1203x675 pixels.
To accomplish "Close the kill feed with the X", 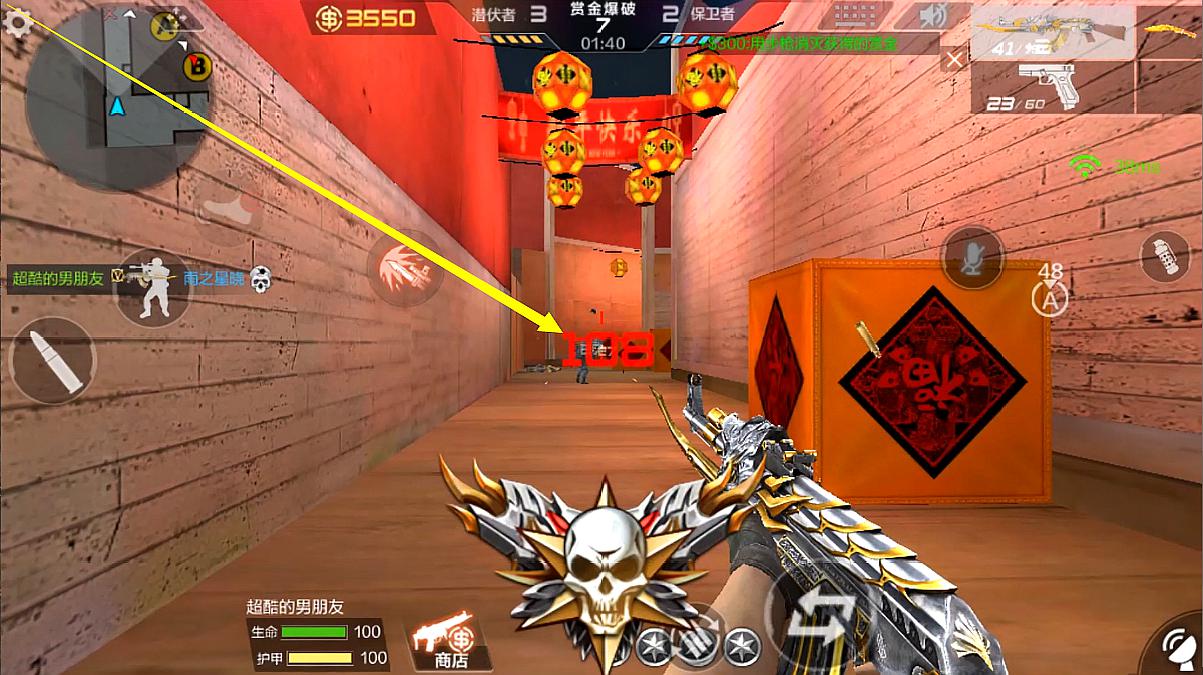I will click(x=954, y=60).
